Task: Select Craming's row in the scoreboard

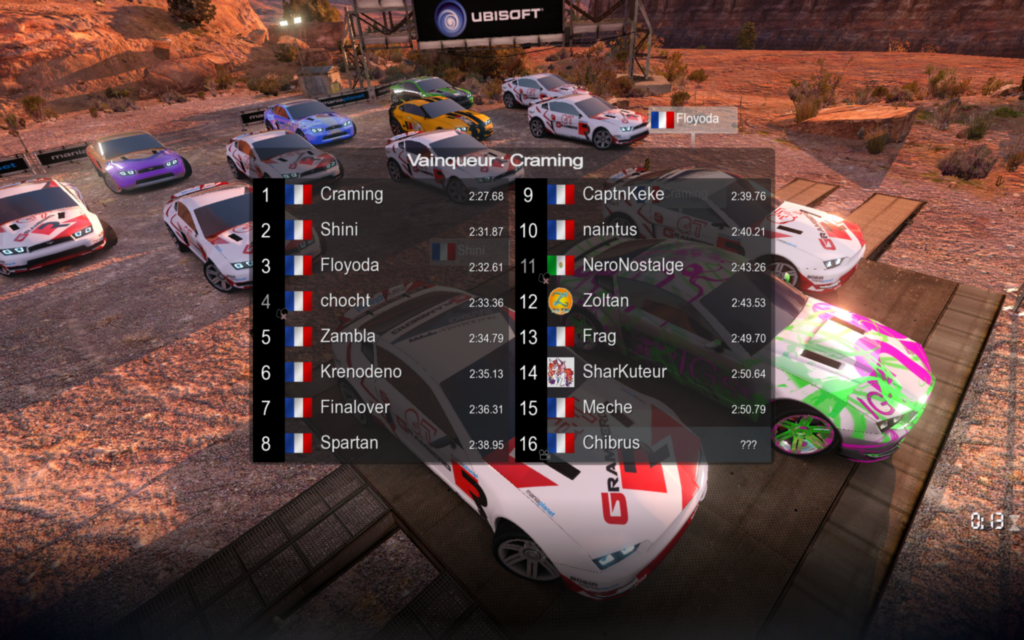Action: [x=385, y=194]
